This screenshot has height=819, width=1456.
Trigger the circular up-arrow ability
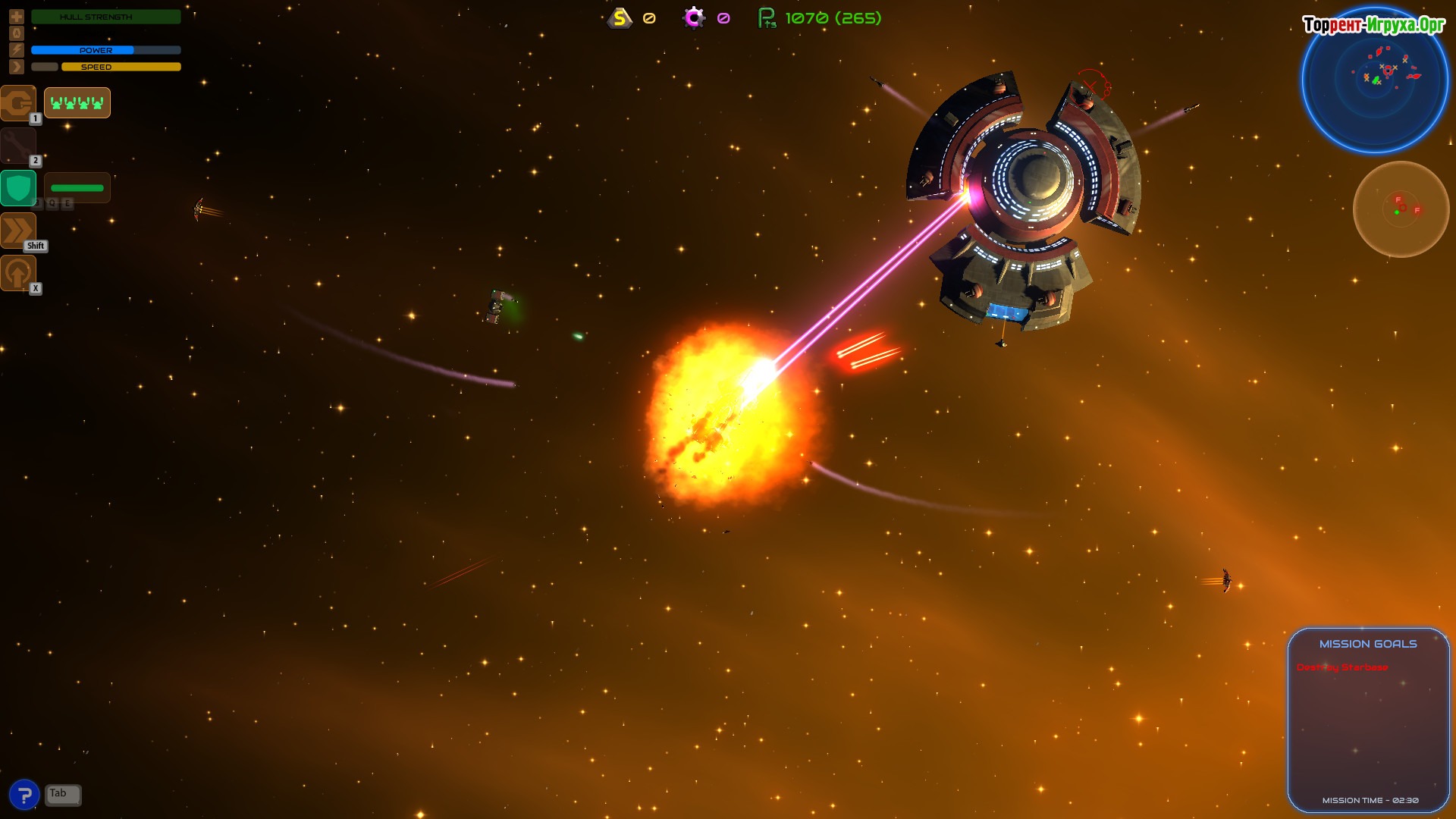17,273
